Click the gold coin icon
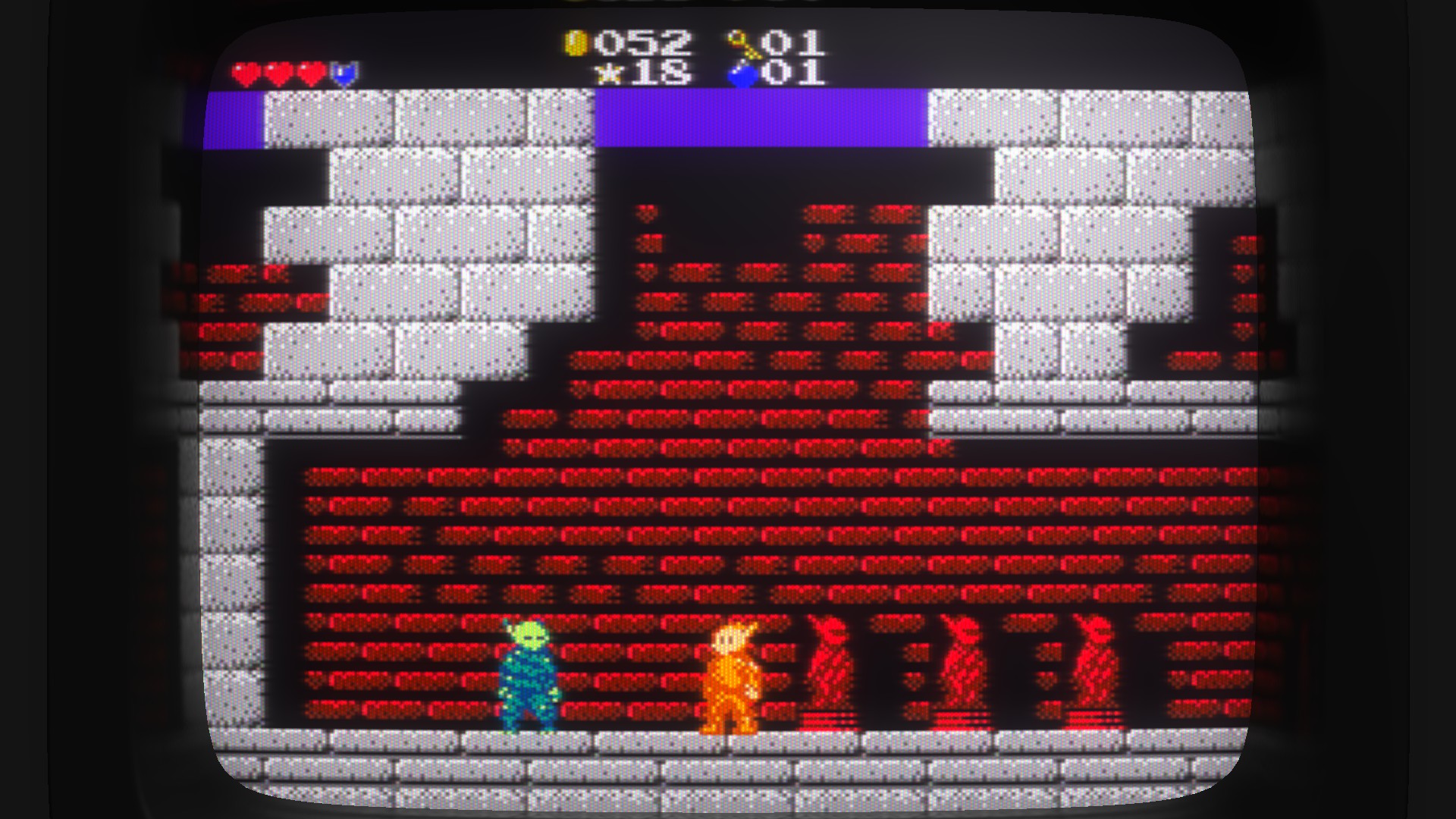 [x=576, y=43]
